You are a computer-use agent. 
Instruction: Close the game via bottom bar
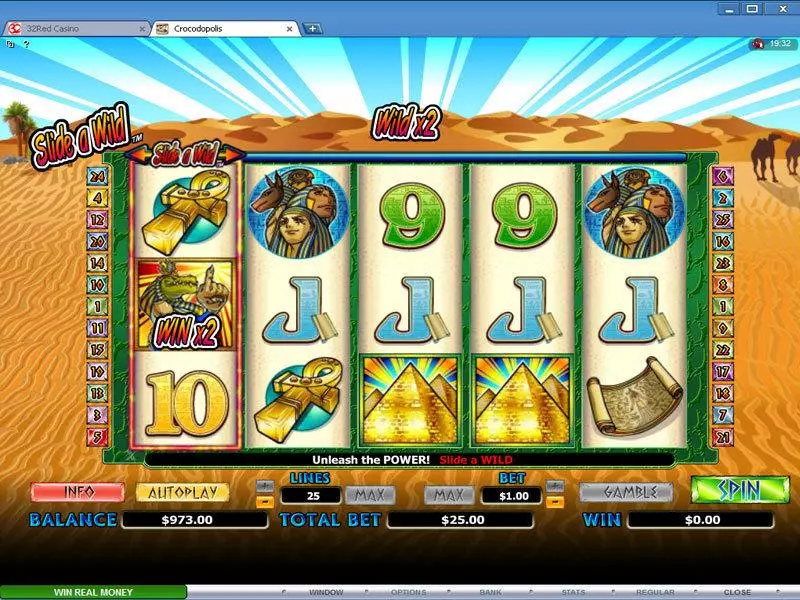[x=737, y=592]
